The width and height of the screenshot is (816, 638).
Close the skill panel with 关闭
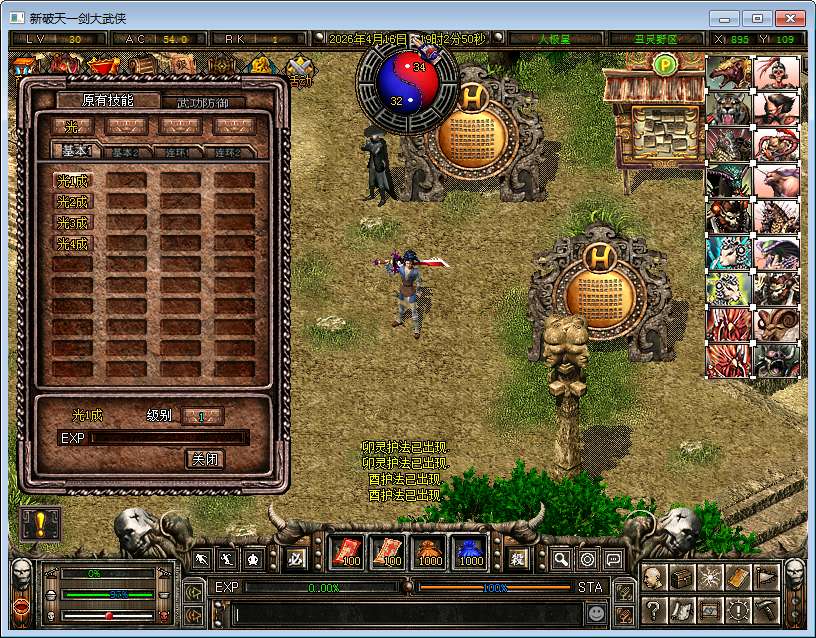(204, 459)
